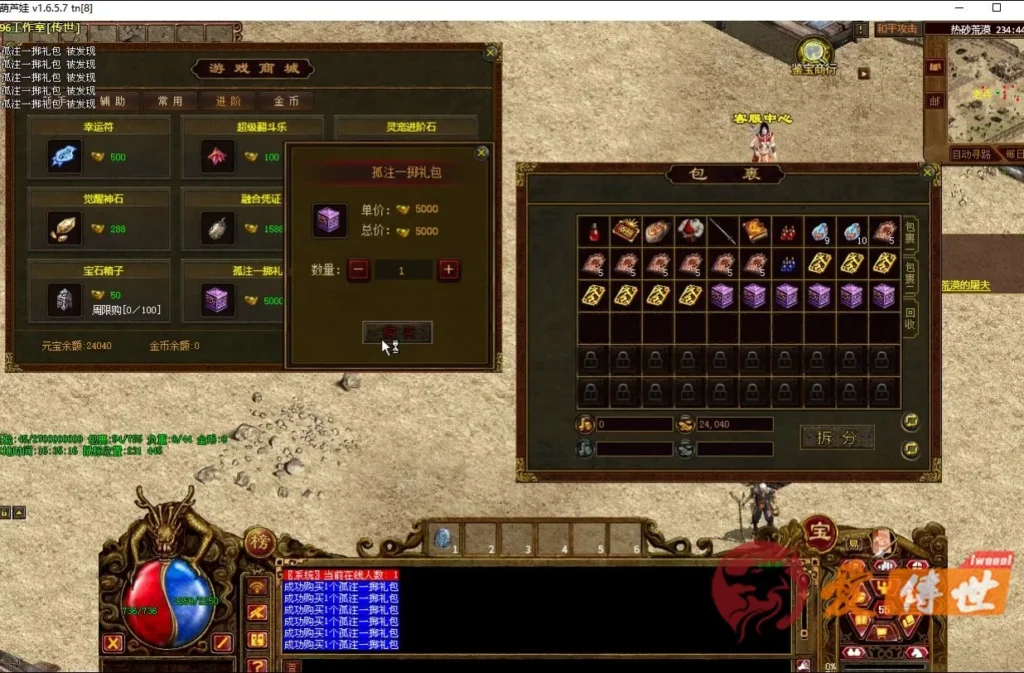Image resolution: width=1024 pixels, height=673 pixels.
Task: Close the 包裹 inventory window
Action: click(928, 172)
